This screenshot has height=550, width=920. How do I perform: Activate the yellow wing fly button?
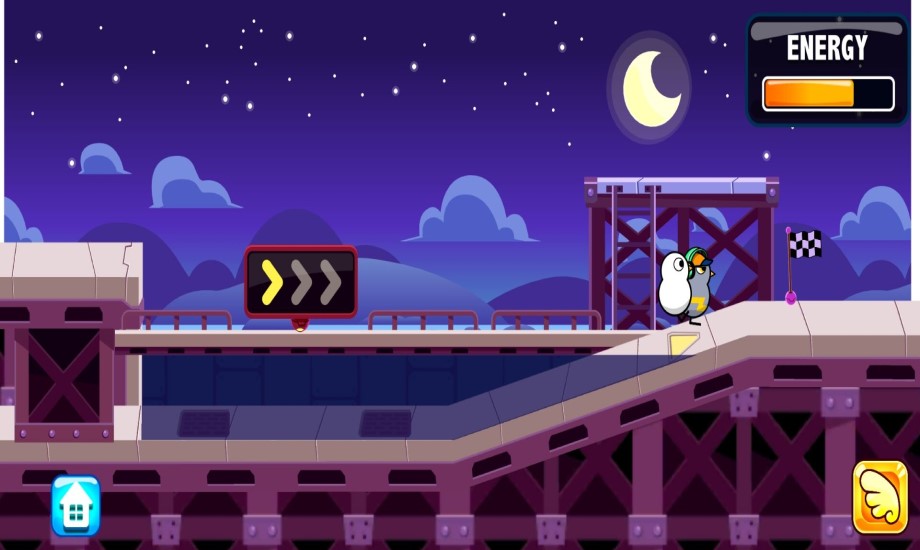click(x=880, y=497)
